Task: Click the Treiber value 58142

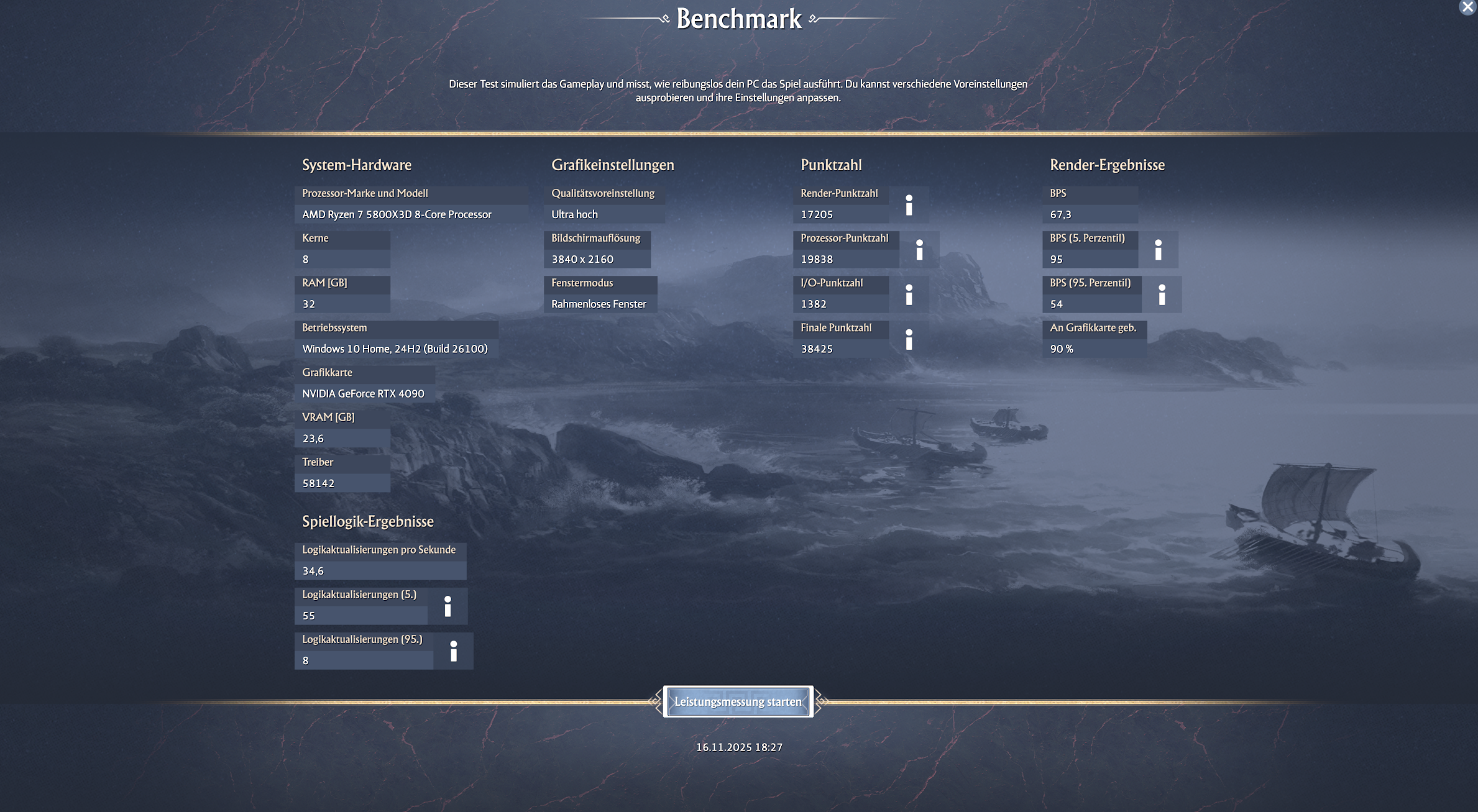Action: 342,483
